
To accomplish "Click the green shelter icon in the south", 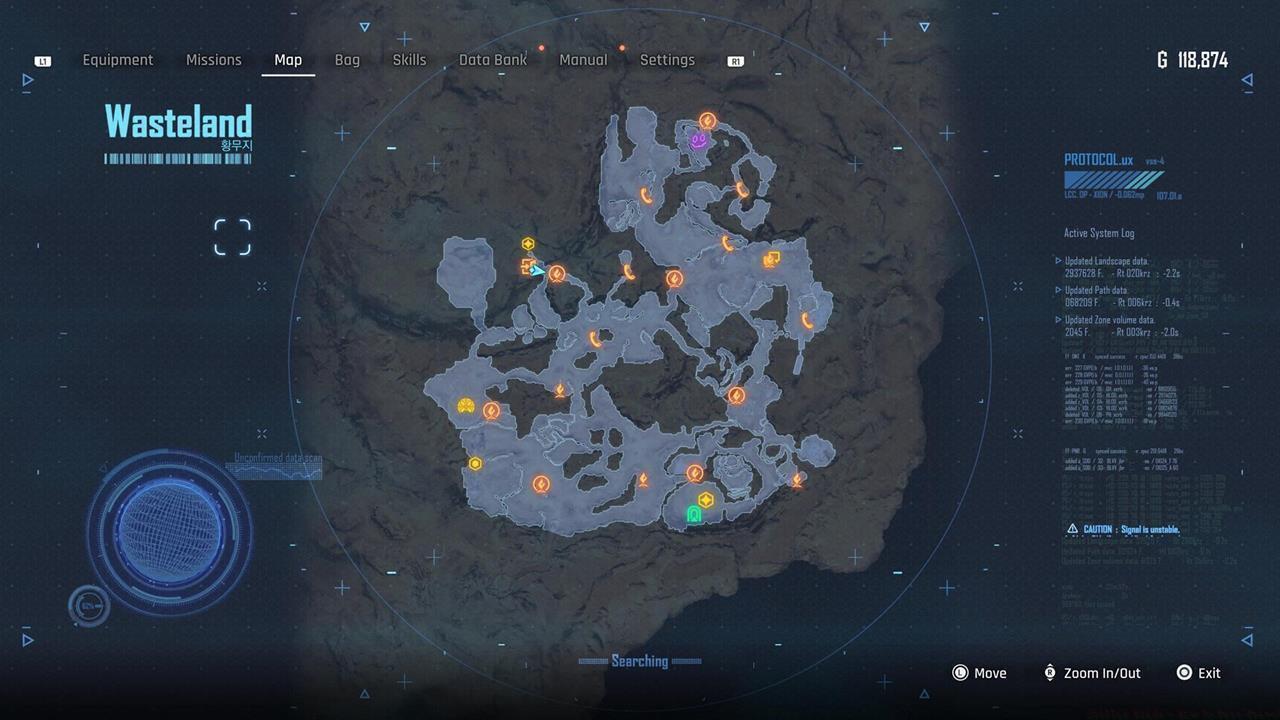I will point(695,516).
